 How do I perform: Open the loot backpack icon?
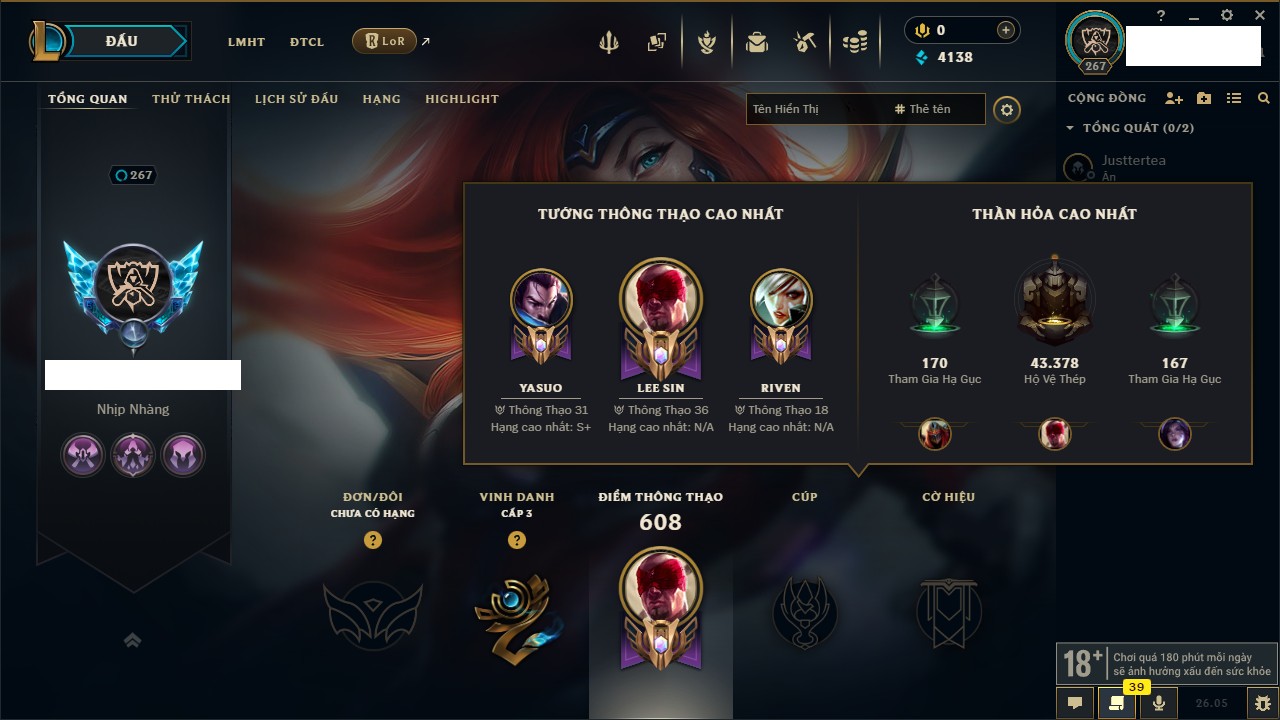click(x=757, y=42)
